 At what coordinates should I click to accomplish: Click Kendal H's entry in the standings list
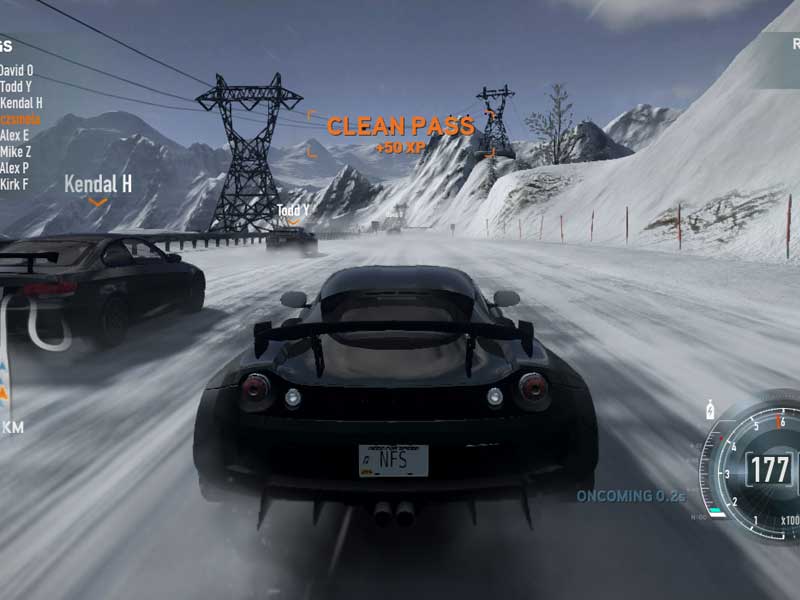21,102
